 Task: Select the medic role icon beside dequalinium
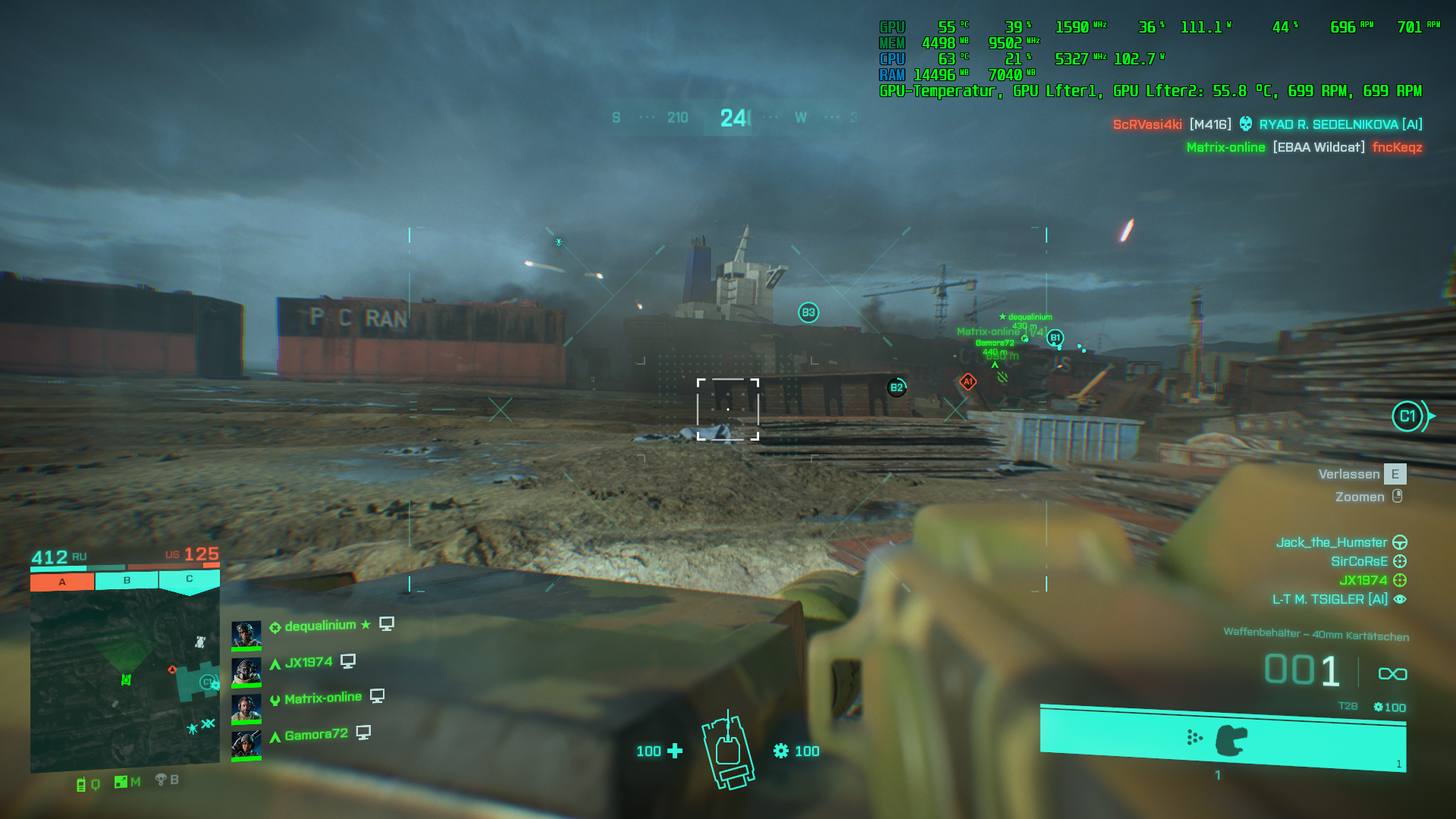point(275,625)
